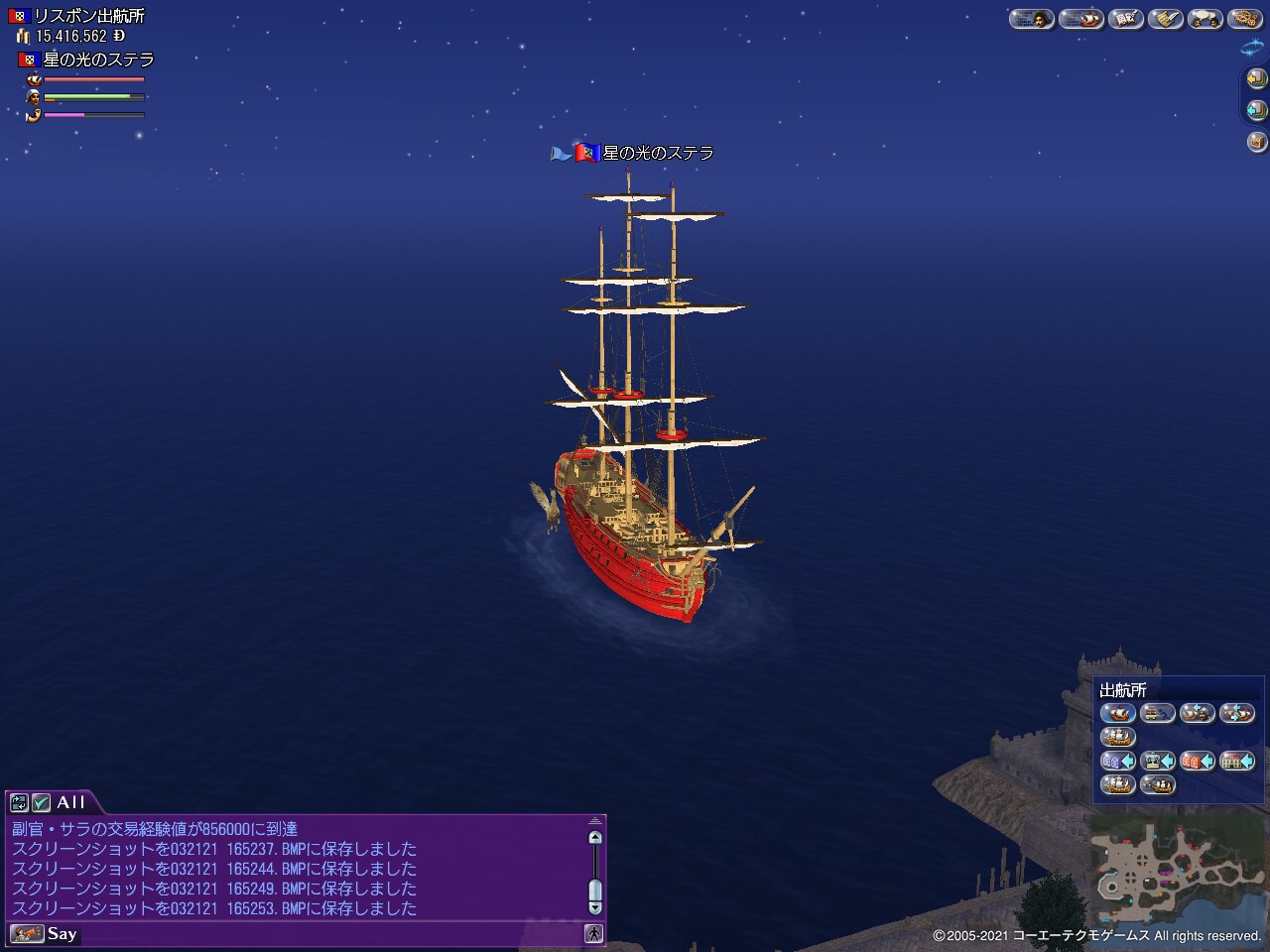Open the treasure chest button
1270x952 pixels.
(x=1256, y=142)
